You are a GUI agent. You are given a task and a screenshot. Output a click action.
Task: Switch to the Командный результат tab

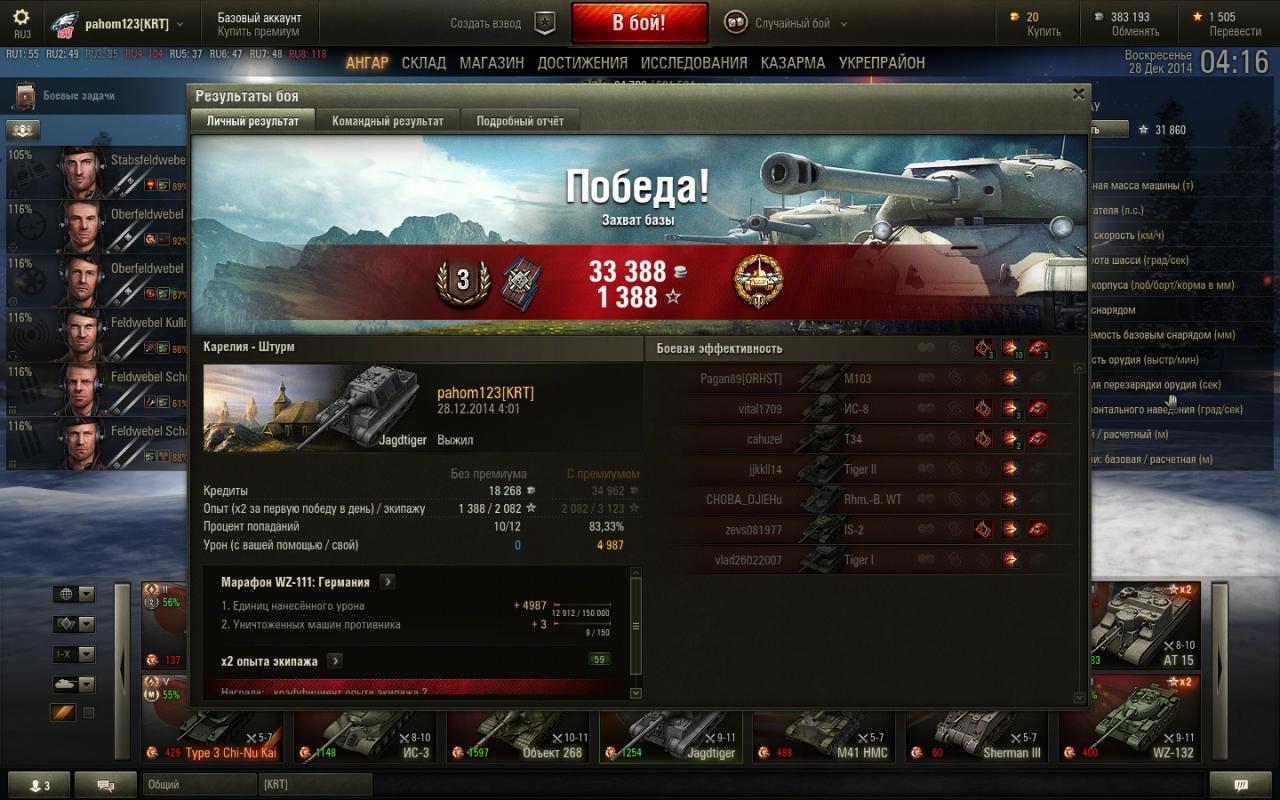click(x=387, y=121)
